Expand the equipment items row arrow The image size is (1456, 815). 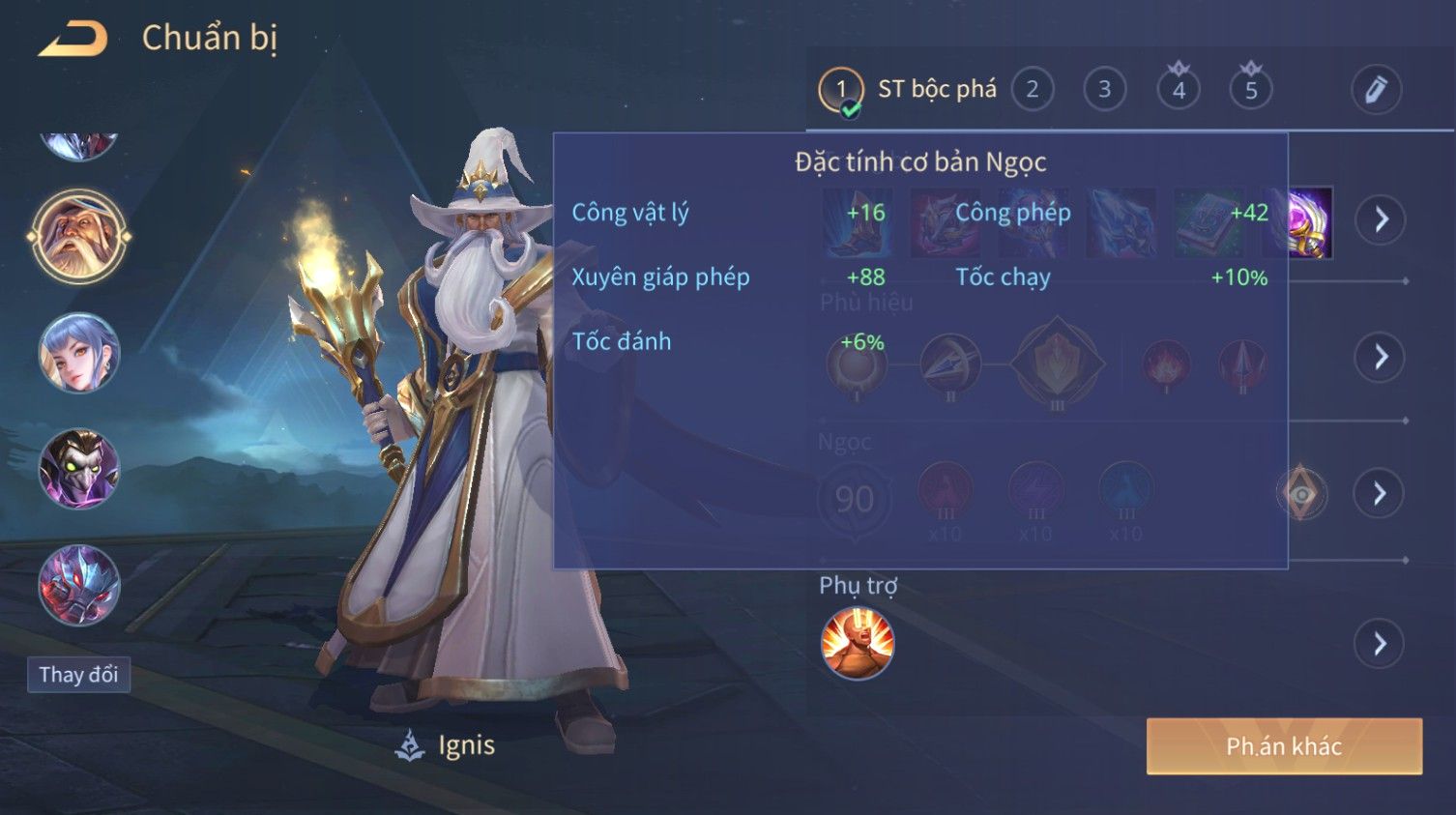point(1380,219)
